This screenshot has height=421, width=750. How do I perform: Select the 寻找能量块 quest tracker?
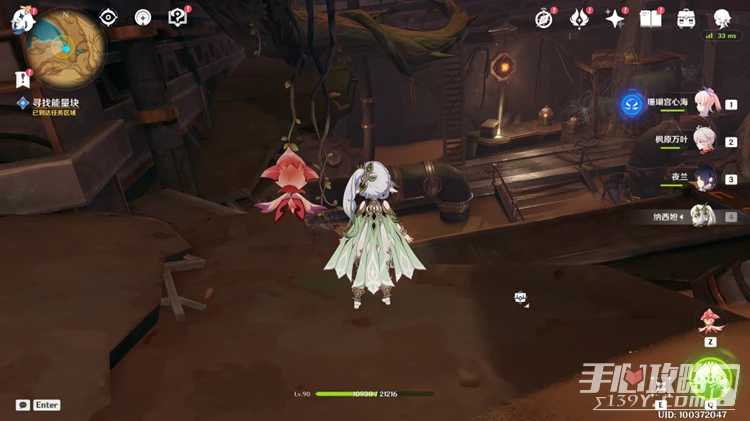click(55, 103)
